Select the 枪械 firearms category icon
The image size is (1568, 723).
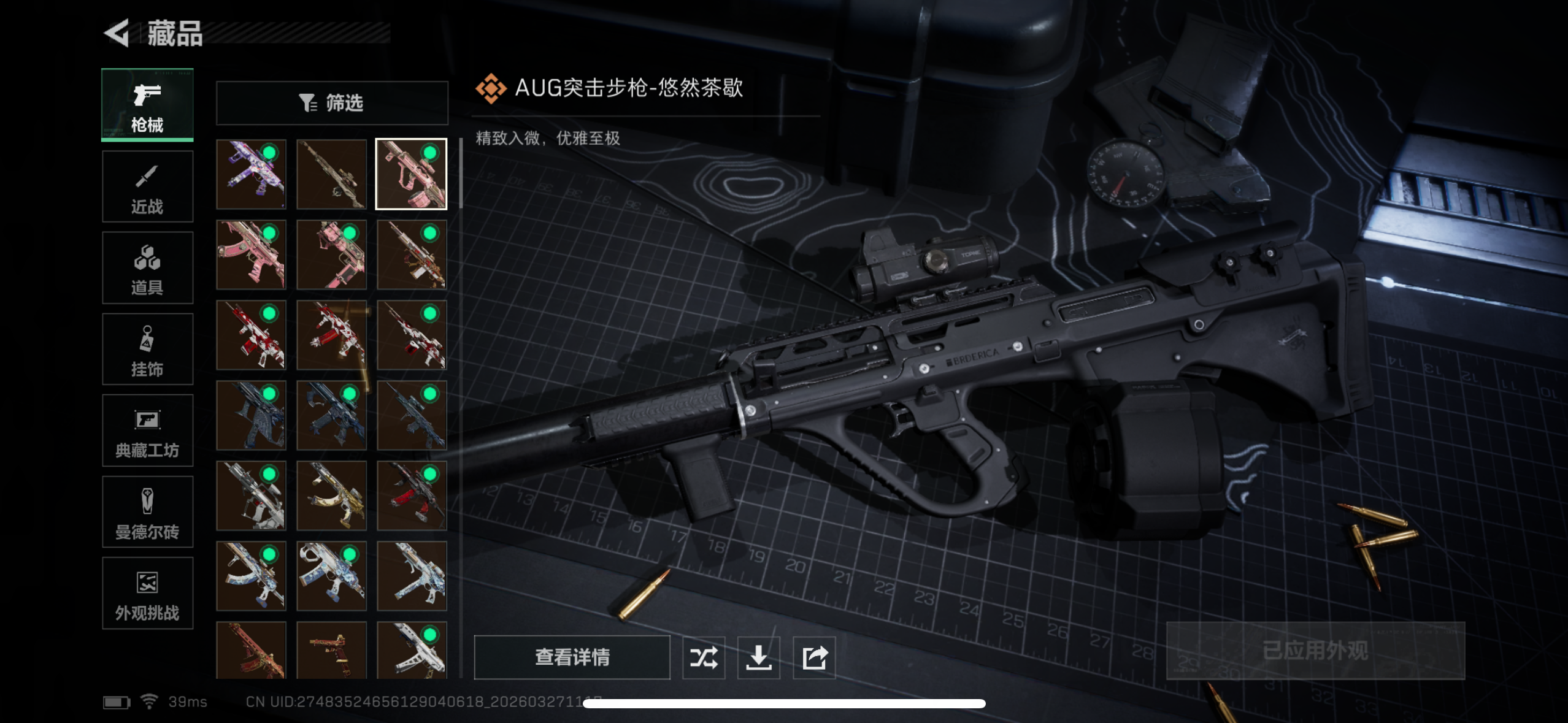pos(147,104)
